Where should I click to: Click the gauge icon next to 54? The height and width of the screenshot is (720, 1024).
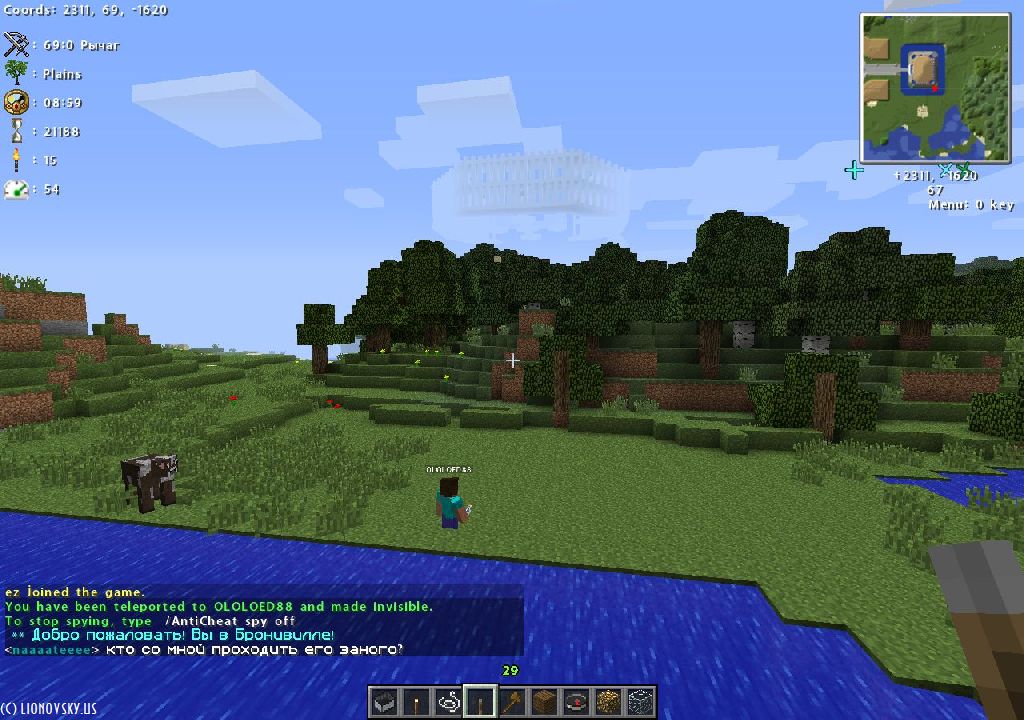[16, 189]
